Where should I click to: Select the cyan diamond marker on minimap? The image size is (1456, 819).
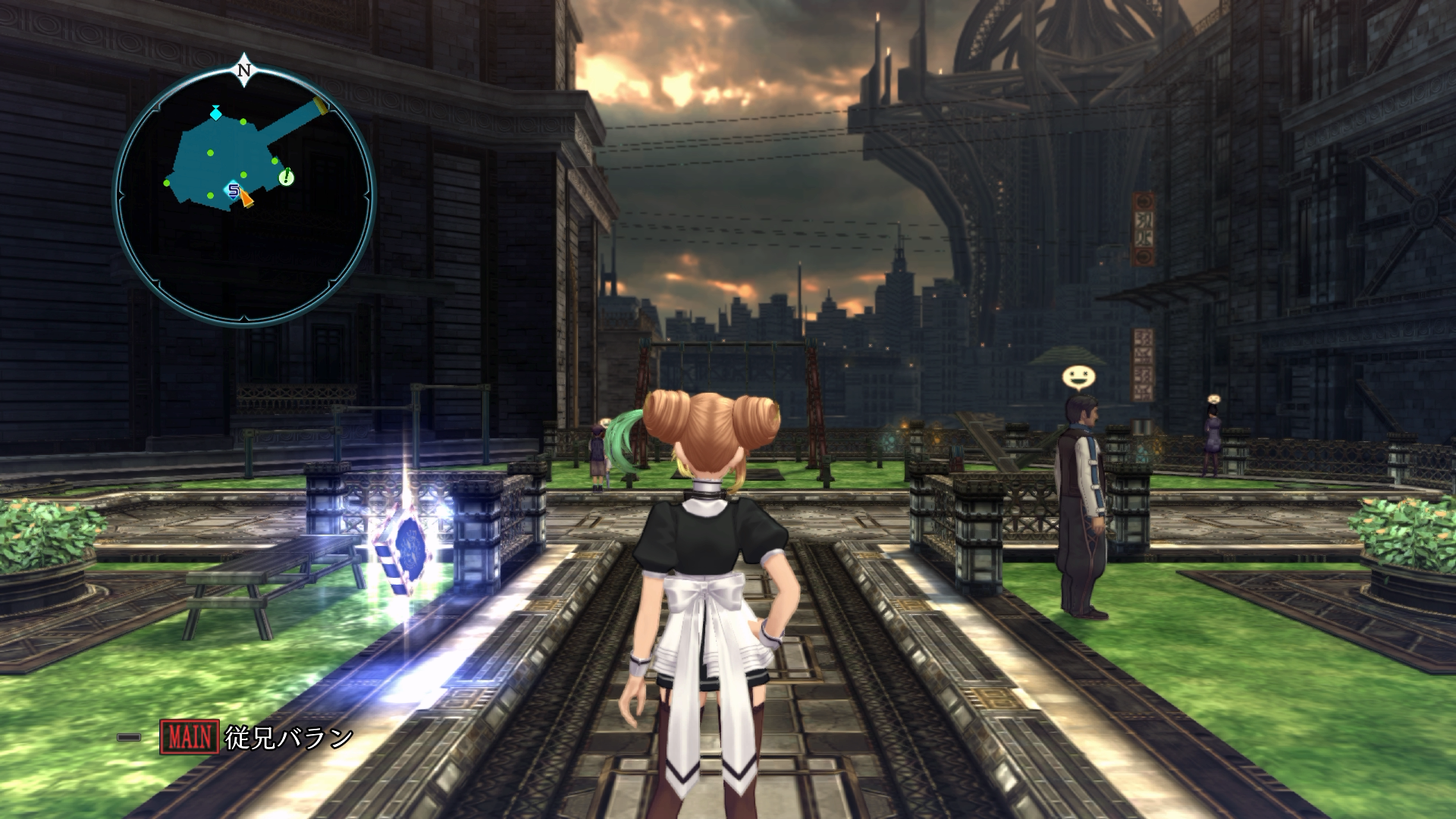pyautogui.click(x=216, y=113)
